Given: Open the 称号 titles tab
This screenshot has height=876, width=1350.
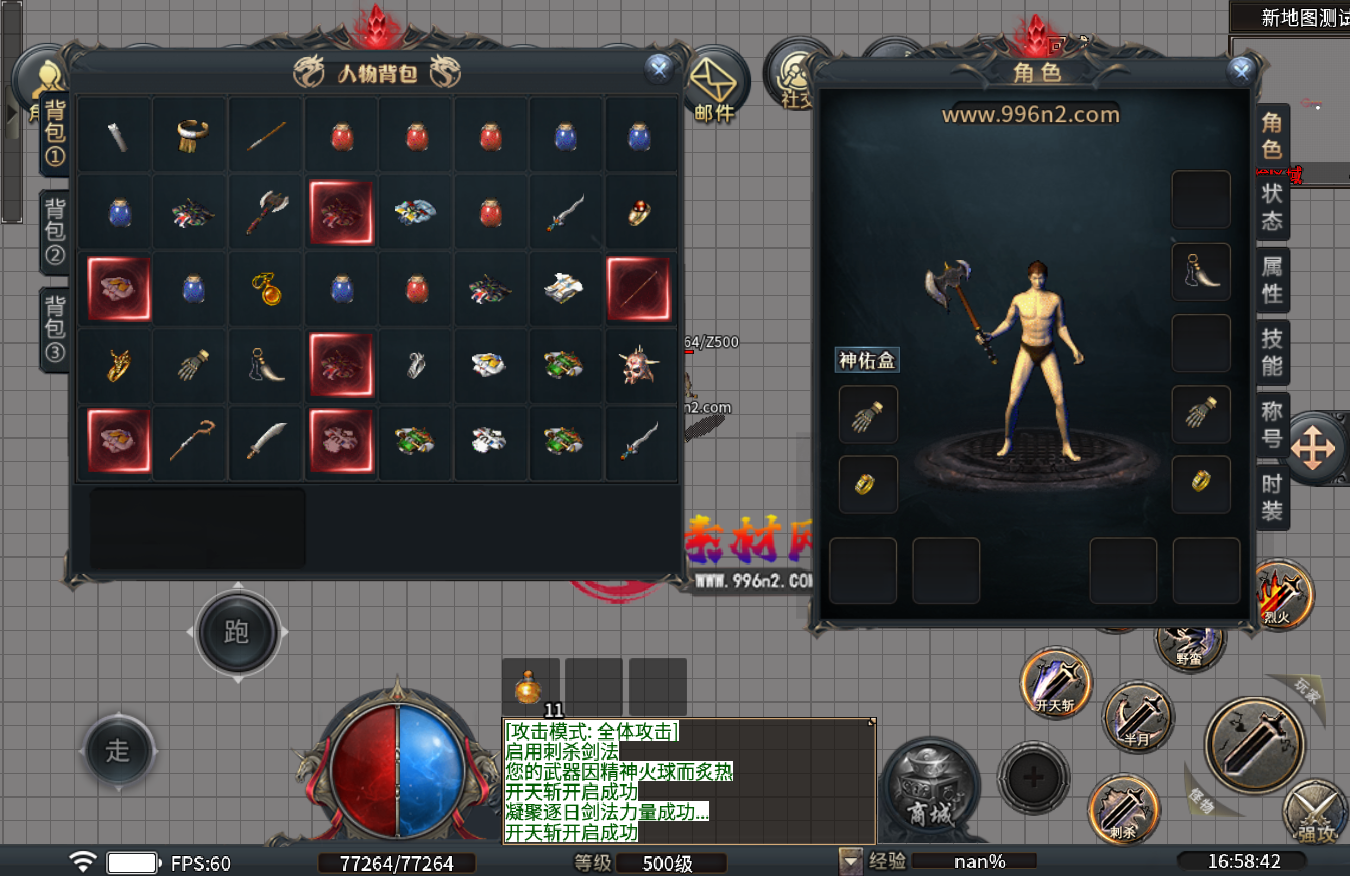Looking at the screenshot, I should pyautogui.click(x=1272, y=424).
